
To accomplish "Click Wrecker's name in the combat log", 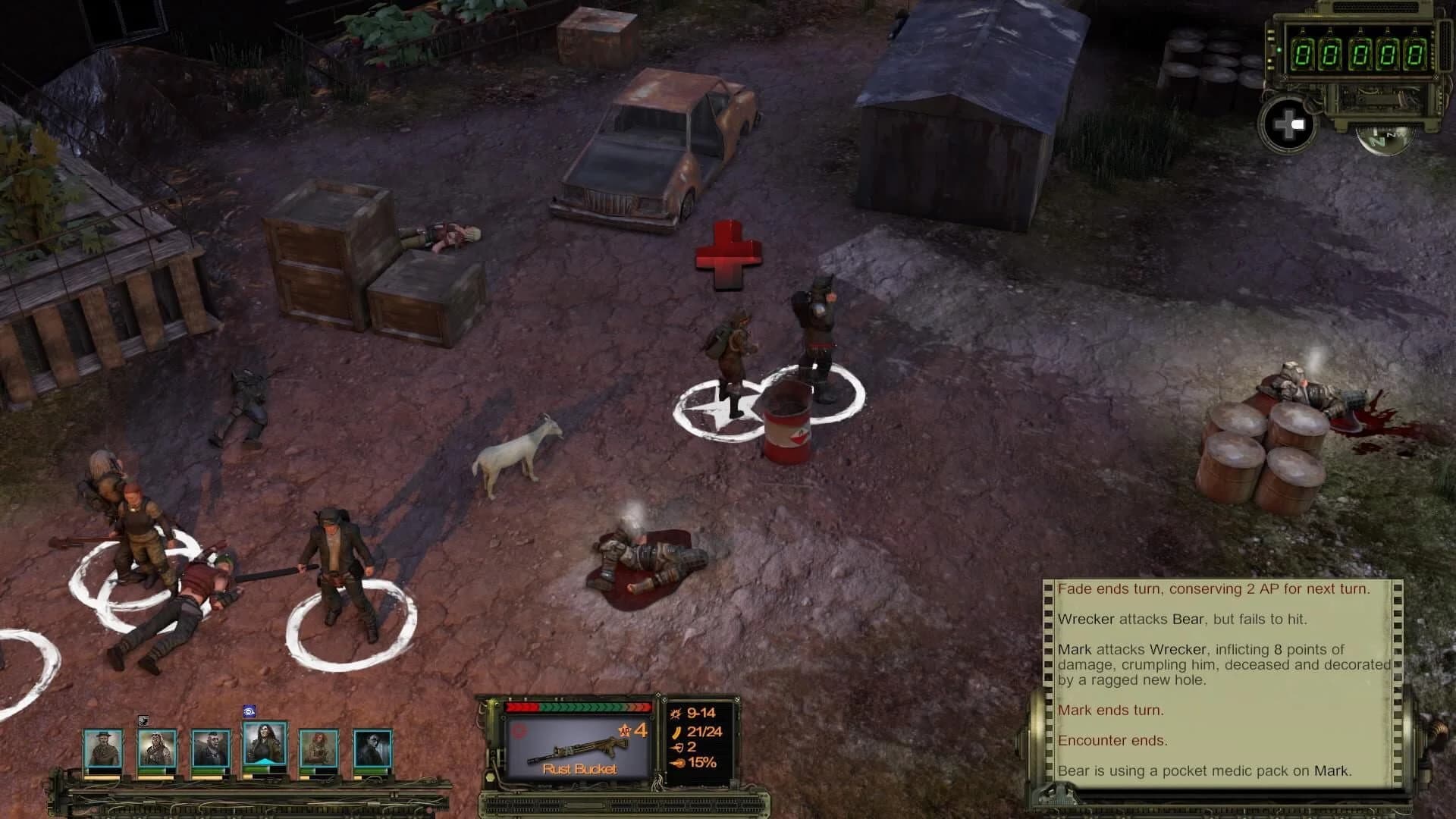I will 1086,620.
